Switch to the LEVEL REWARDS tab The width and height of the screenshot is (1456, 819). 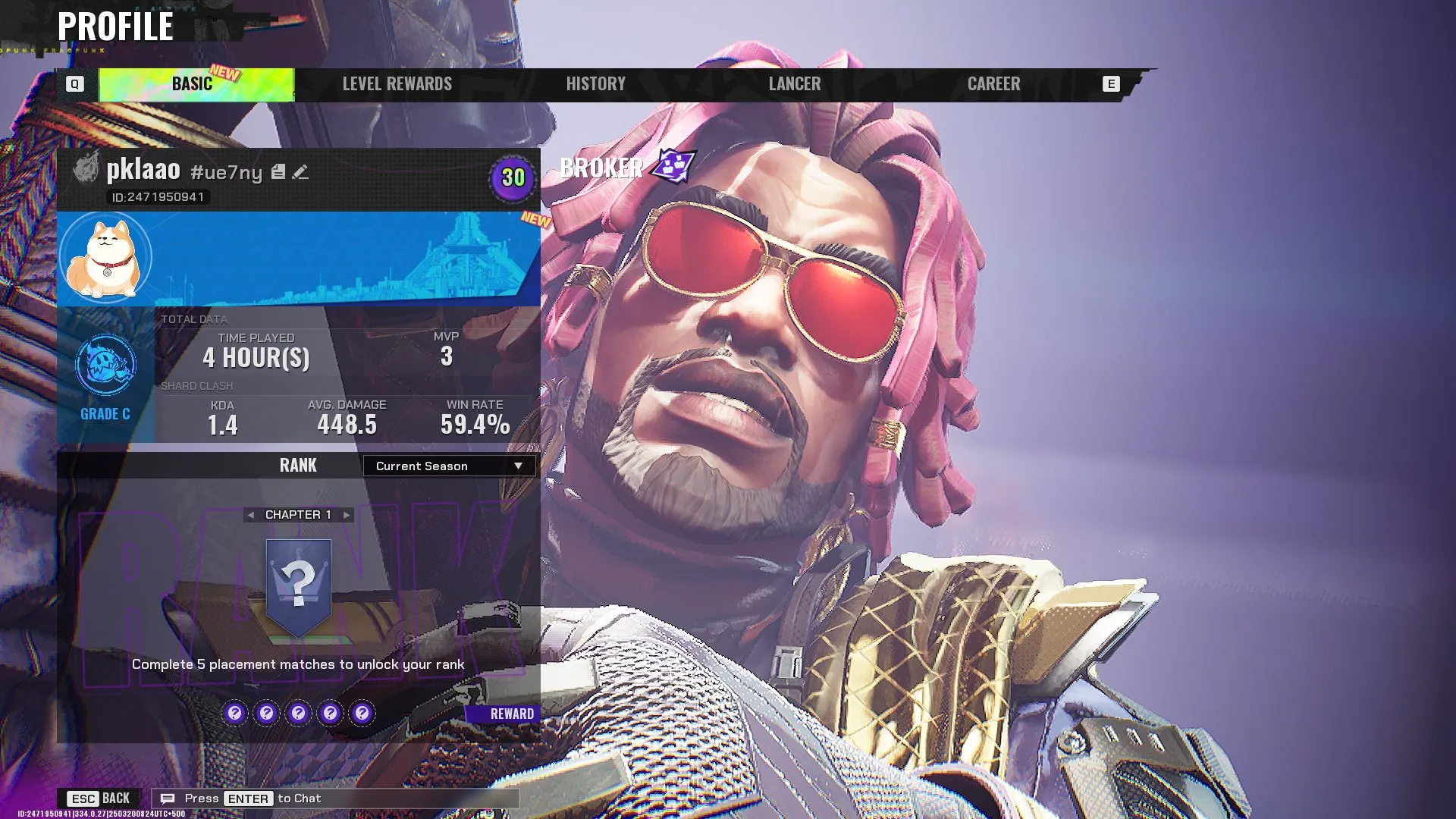coord(397,83)
